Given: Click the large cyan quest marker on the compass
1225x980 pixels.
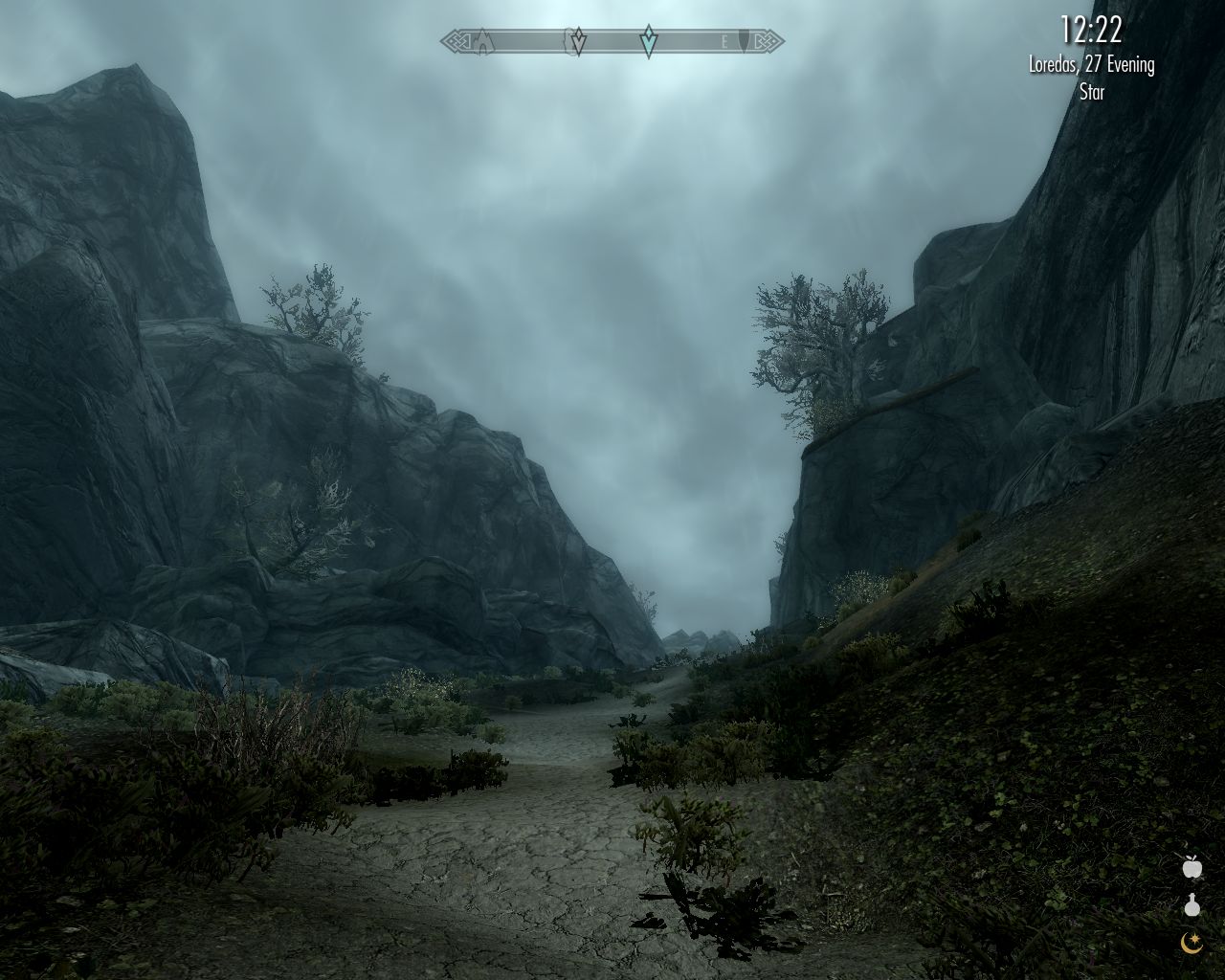Looking at the screenshot, I should 648,41.
